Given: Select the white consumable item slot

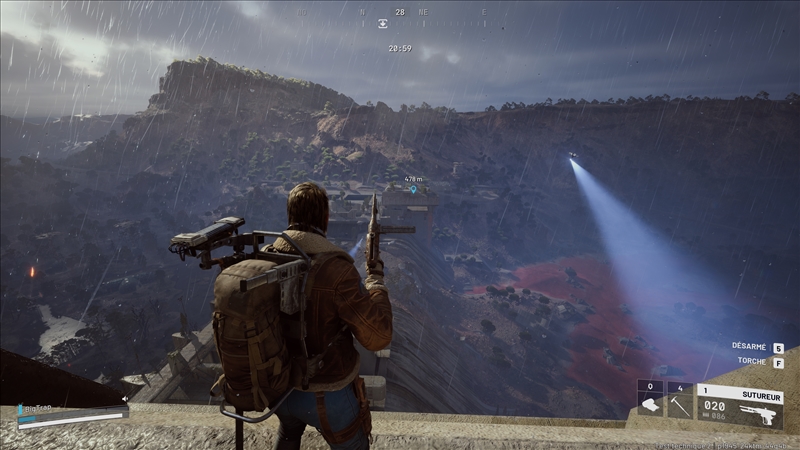Looking at the screenshot, I should 650,404.
